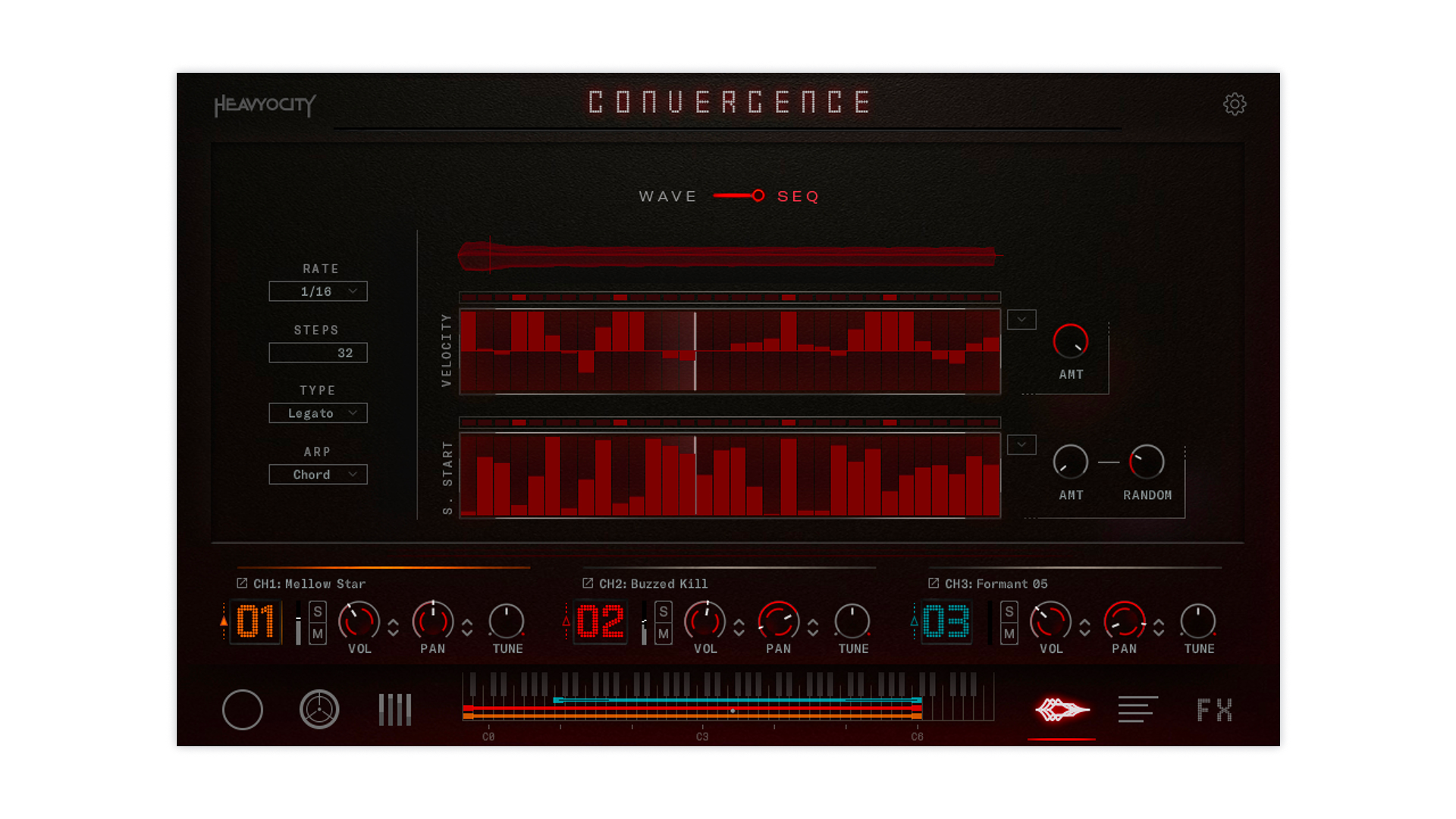
Task: Open the TYPE dropdown showing Legato
Action: [x=318, y=413]
